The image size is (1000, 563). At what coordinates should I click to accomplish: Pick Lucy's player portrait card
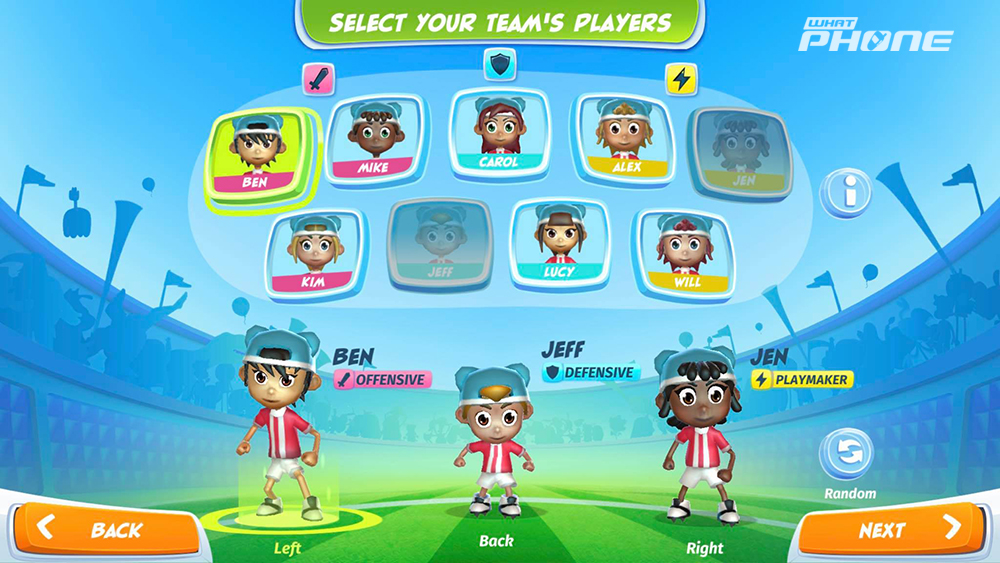coord(559,245)
